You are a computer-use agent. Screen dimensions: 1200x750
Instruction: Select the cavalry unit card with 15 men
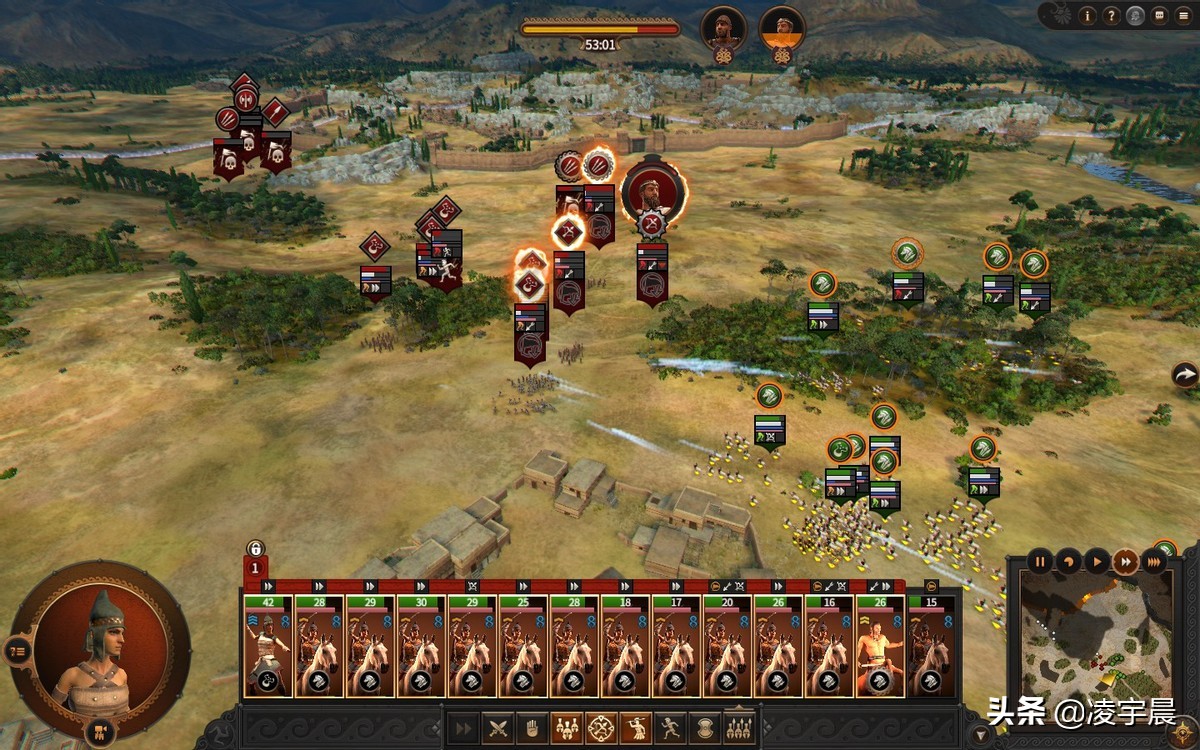pyautogui.click(x=931, y=646)
